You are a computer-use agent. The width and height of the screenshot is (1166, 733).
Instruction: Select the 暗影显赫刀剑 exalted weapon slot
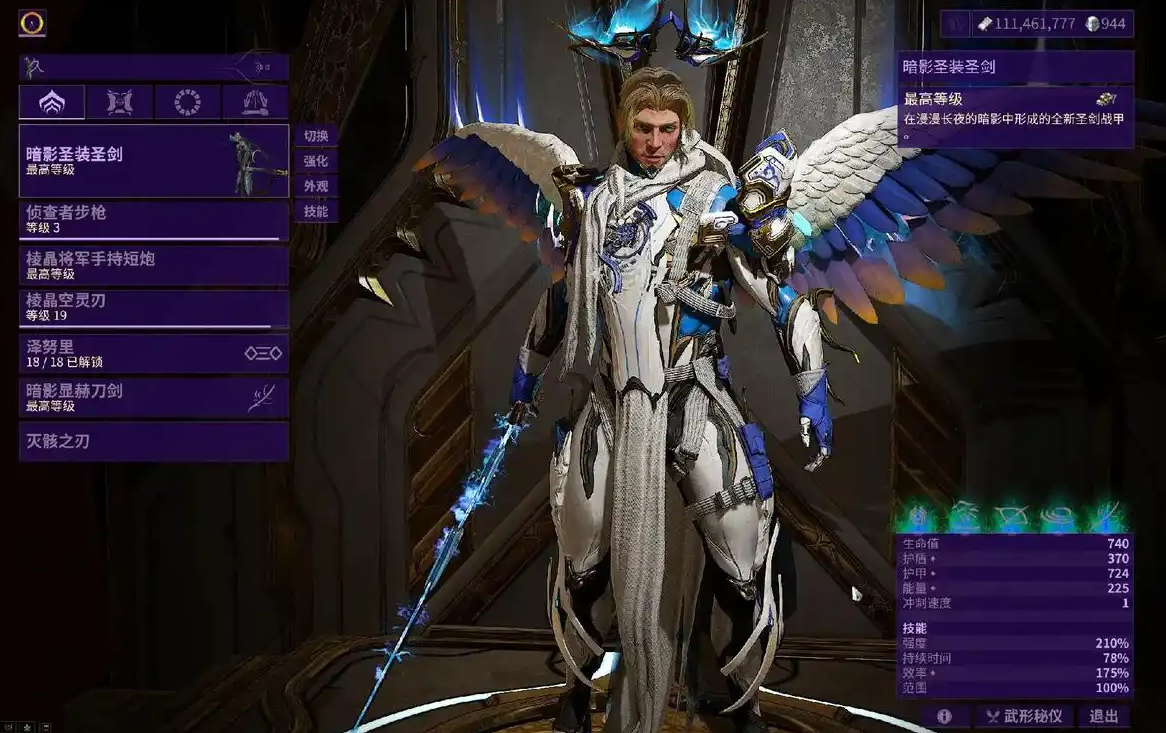click(153, 397)
